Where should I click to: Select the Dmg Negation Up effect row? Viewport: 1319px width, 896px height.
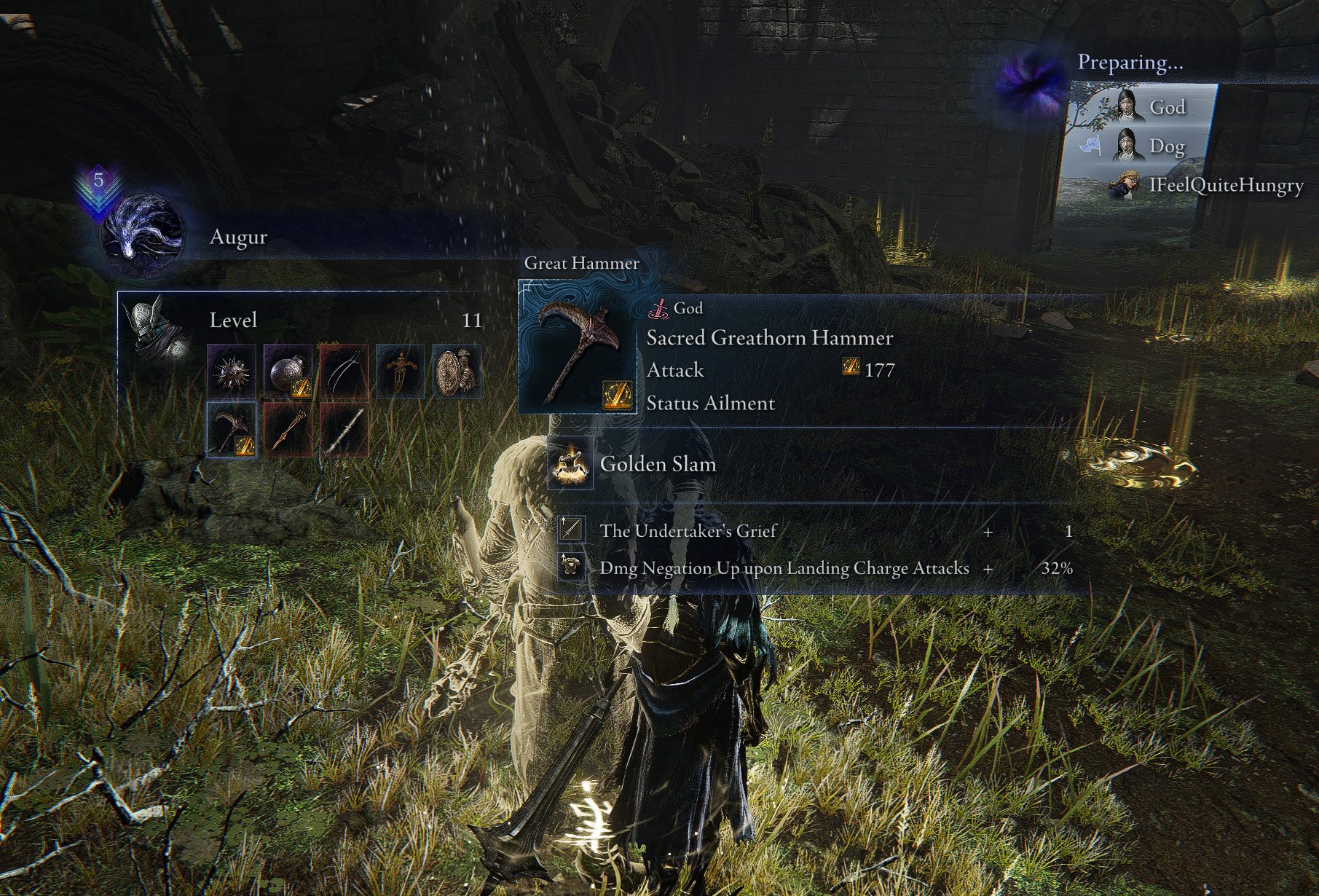(816, 568)
